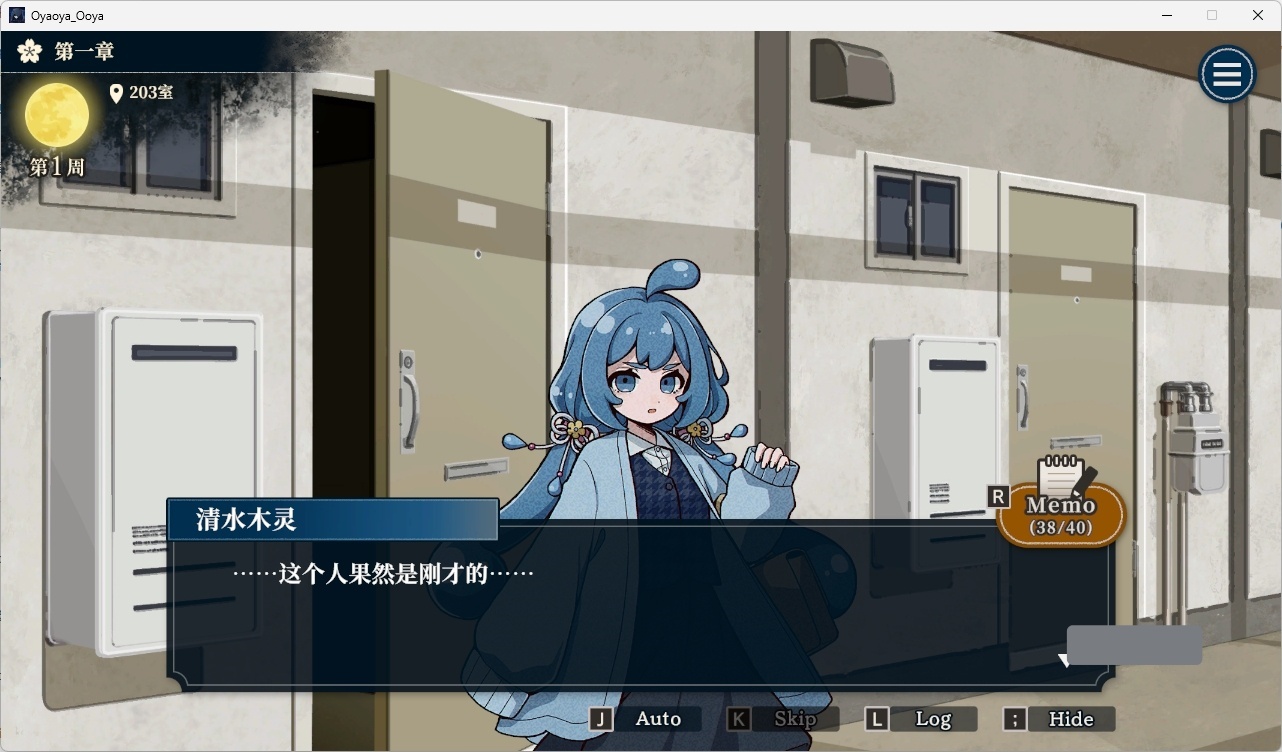Open the hamburger menu in the top-right circle
Viewport: 1282px width, 752px height.
pos(1227,74)
